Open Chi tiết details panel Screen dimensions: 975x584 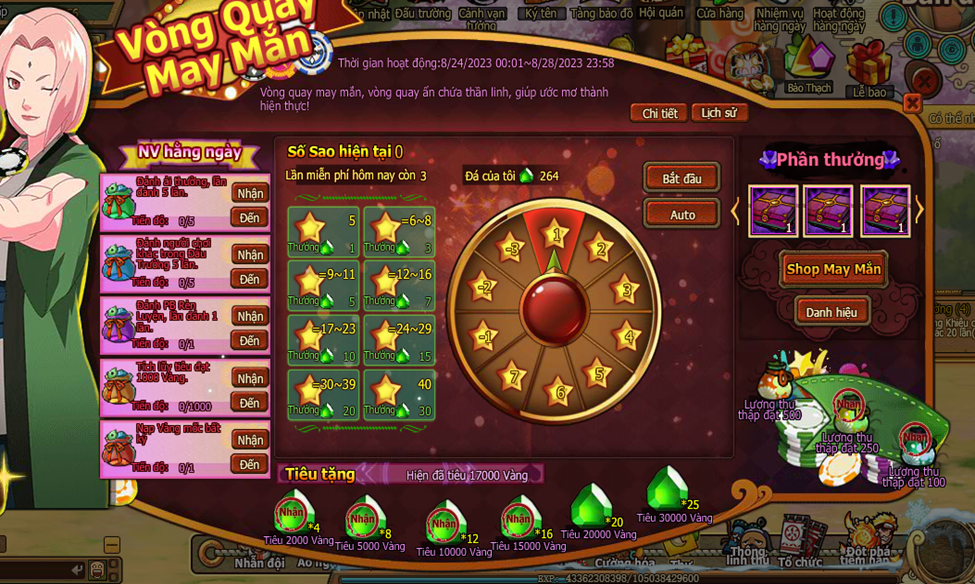tap(658, 113)
